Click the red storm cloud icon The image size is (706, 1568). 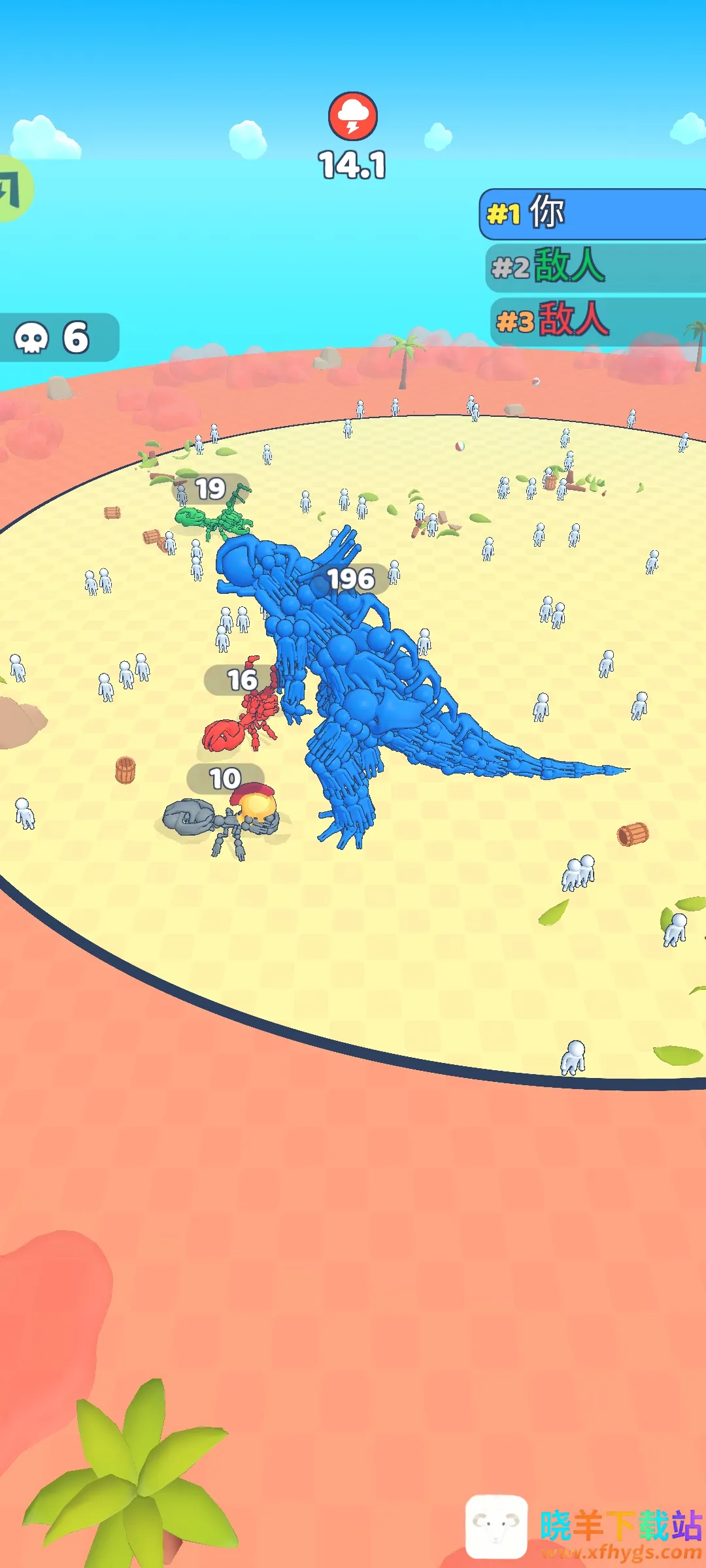352,116
